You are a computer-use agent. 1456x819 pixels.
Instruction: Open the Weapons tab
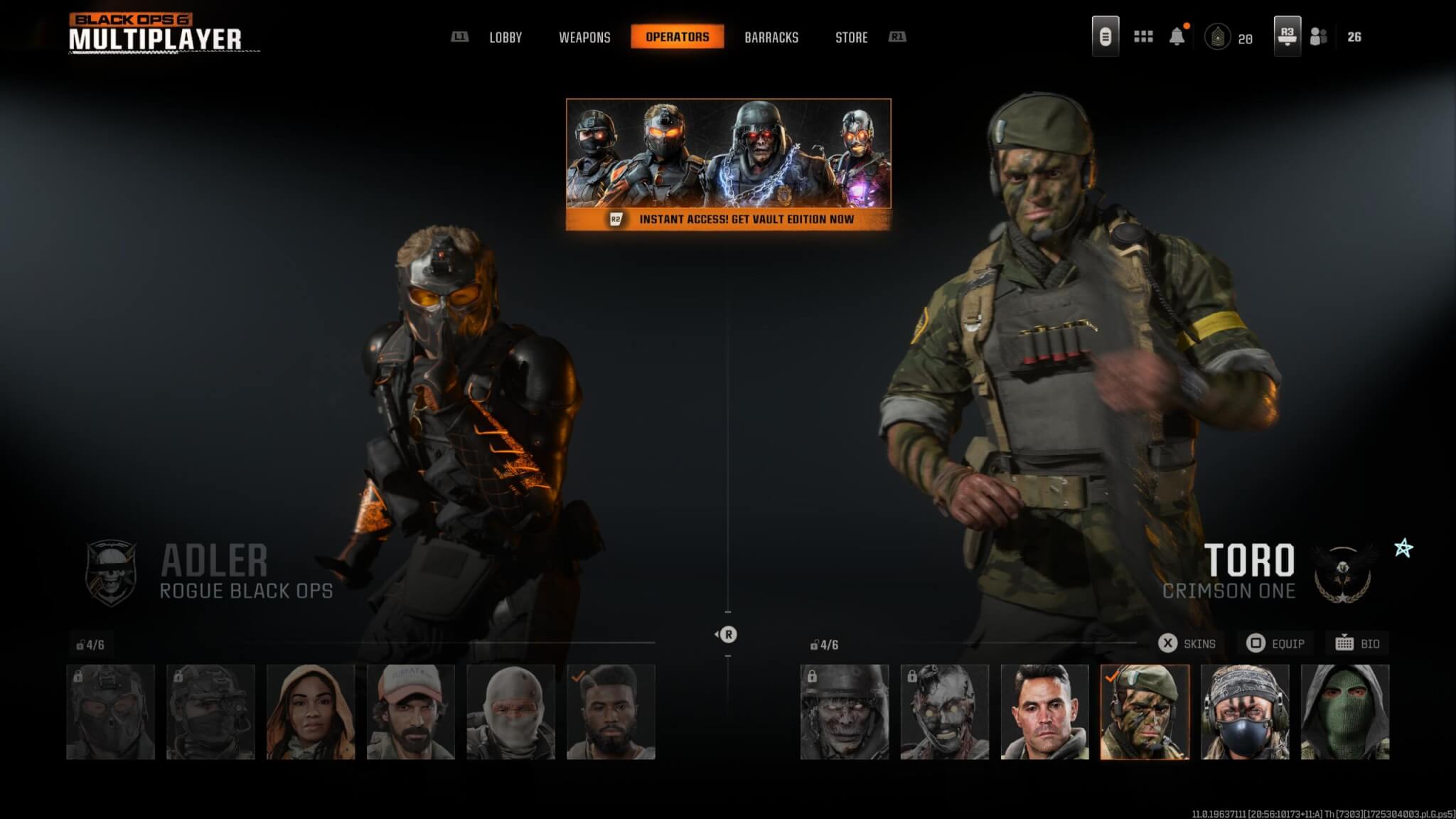pyautogui.click(x=584, y=38)
